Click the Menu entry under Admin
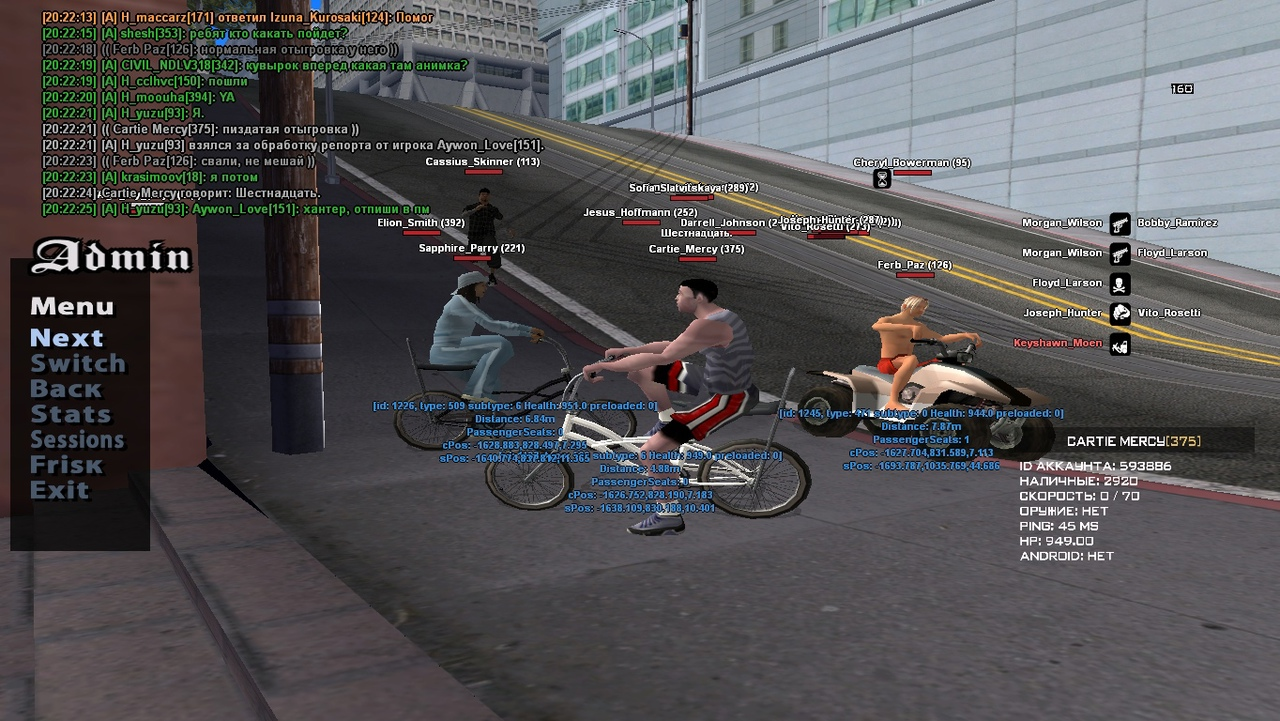Viewport: 1280px width, 721px height. [x=72, y=307]
